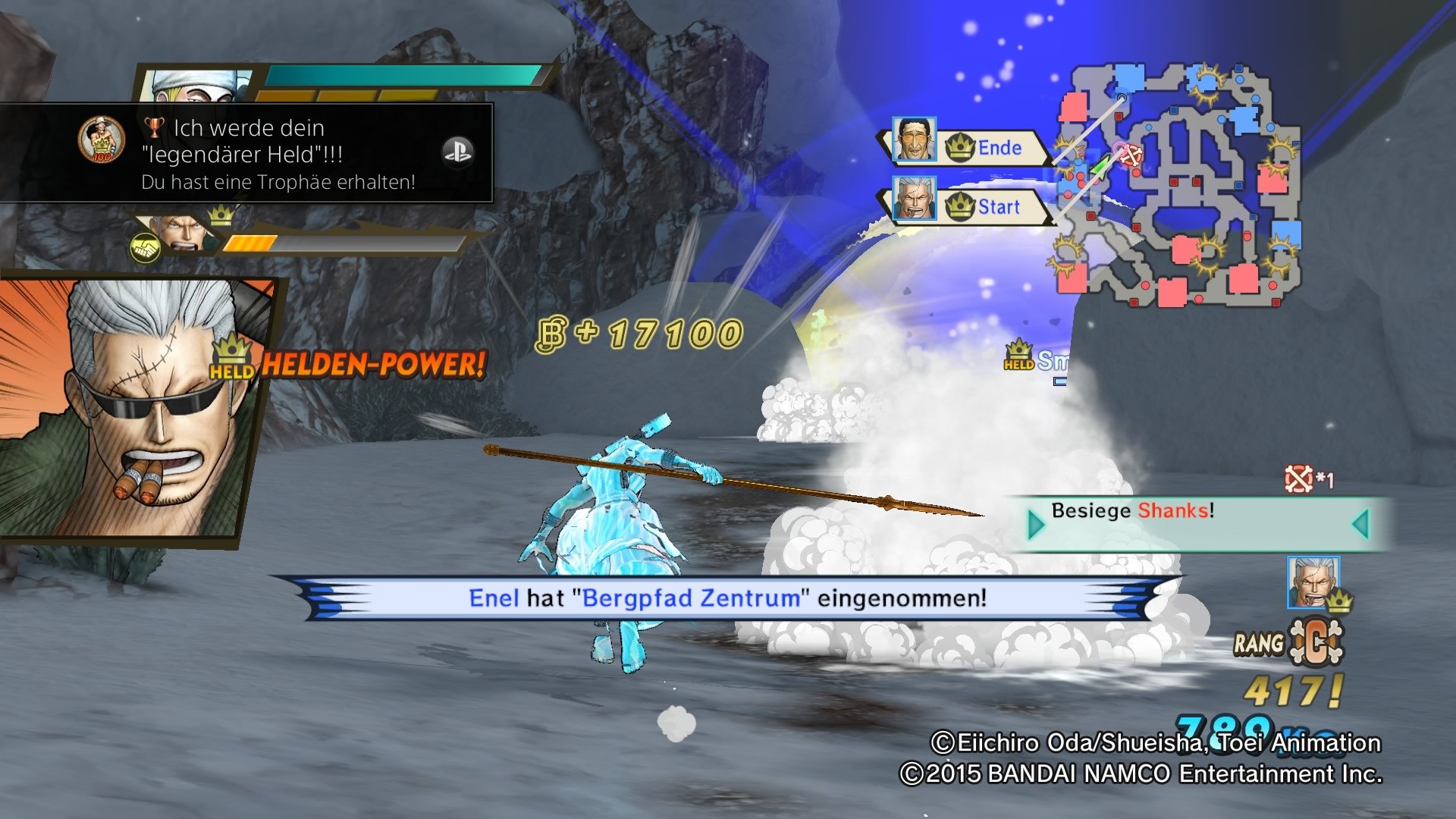
Task: Click the crown icon beside Ende
Action: (961, 147)
